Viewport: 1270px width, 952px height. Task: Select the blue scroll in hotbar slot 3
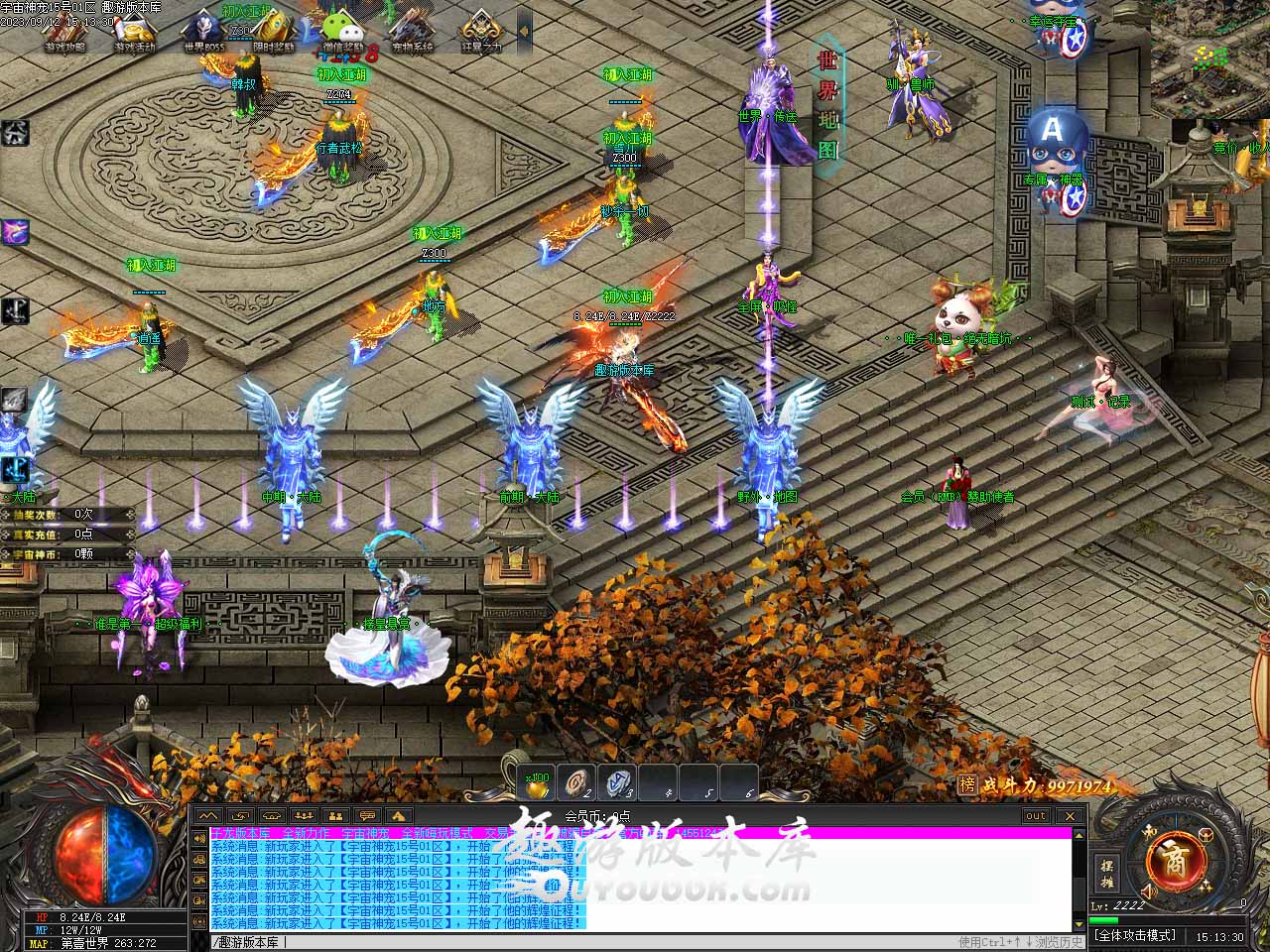tap(619, 783)
